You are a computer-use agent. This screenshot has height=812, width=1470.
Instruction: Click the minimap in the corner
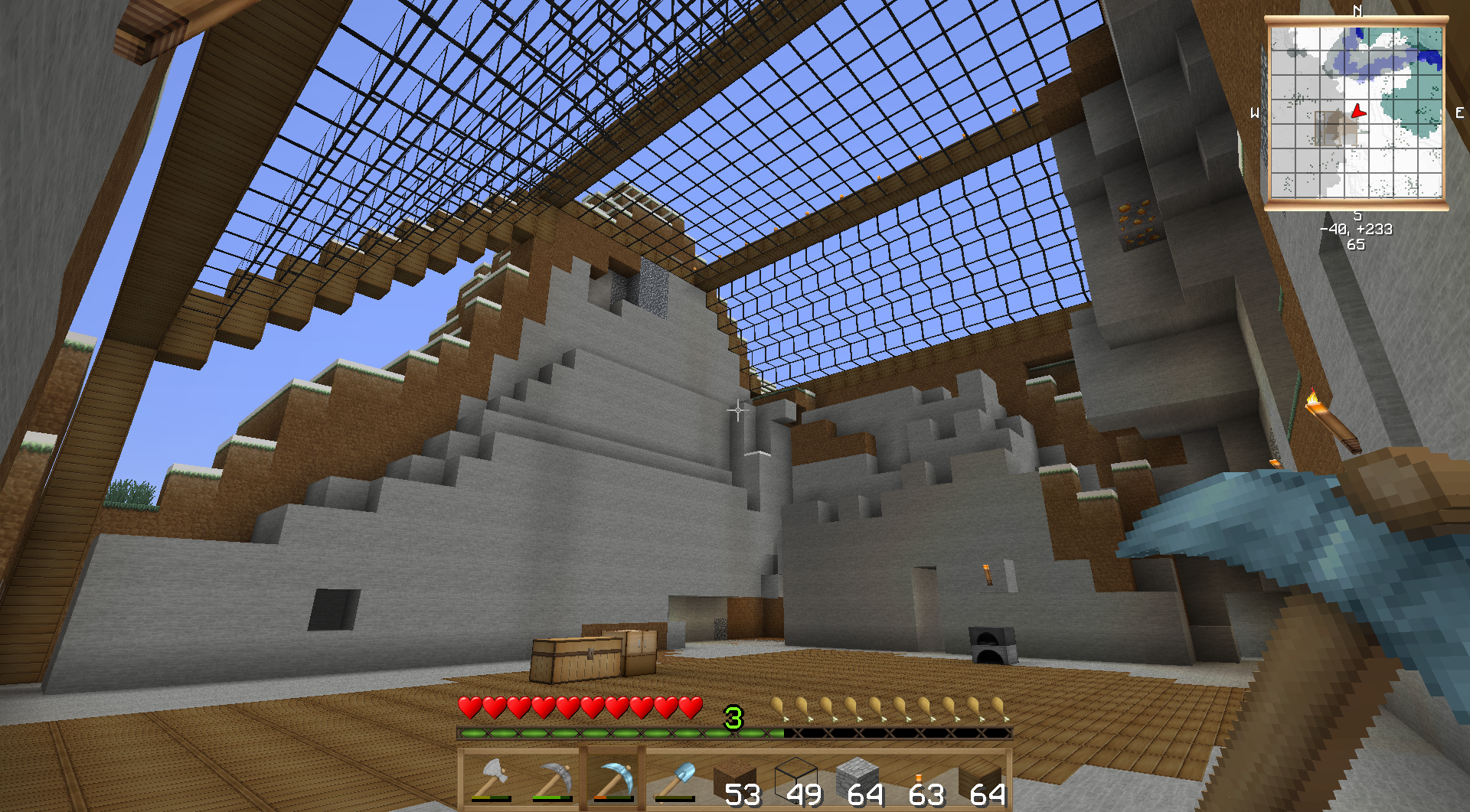click(x=1356, y=112)
